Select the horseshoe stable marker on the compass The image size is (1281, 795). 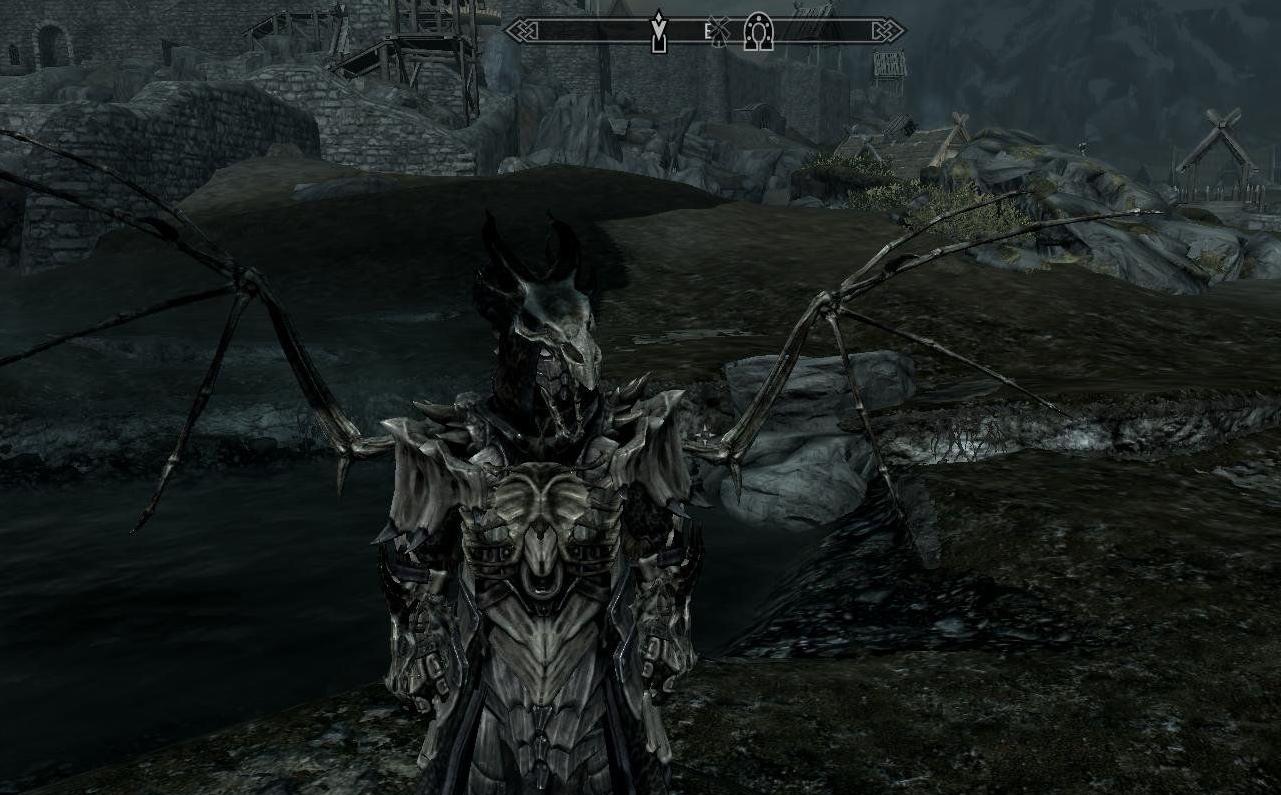pyautogui.click(x=758, y=32)
